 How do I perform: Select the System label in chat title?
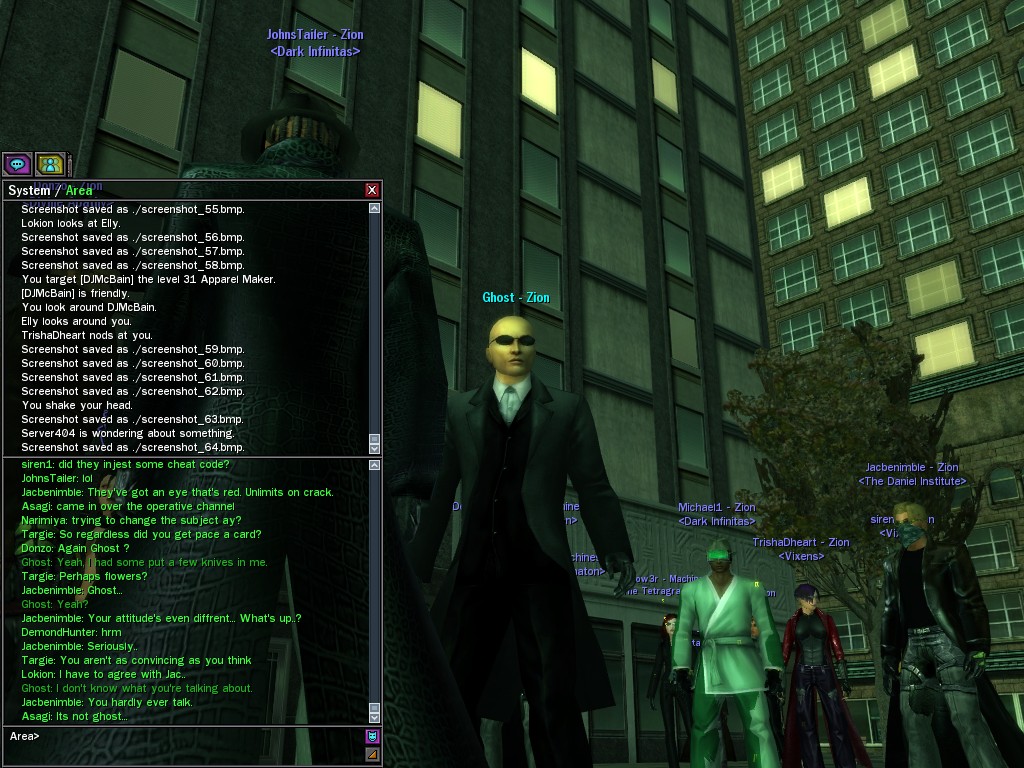(29, 191)
